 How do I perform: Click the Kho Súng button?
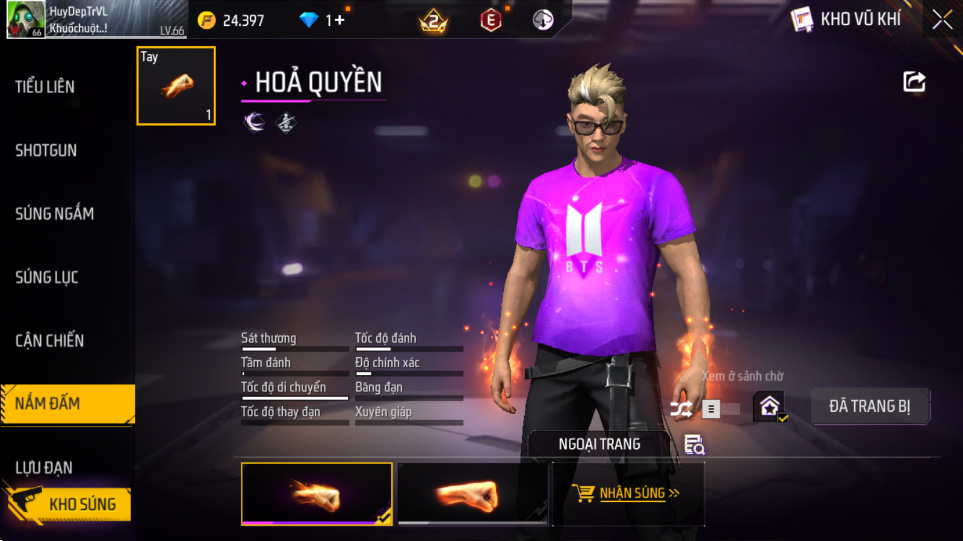click(69, 504)
